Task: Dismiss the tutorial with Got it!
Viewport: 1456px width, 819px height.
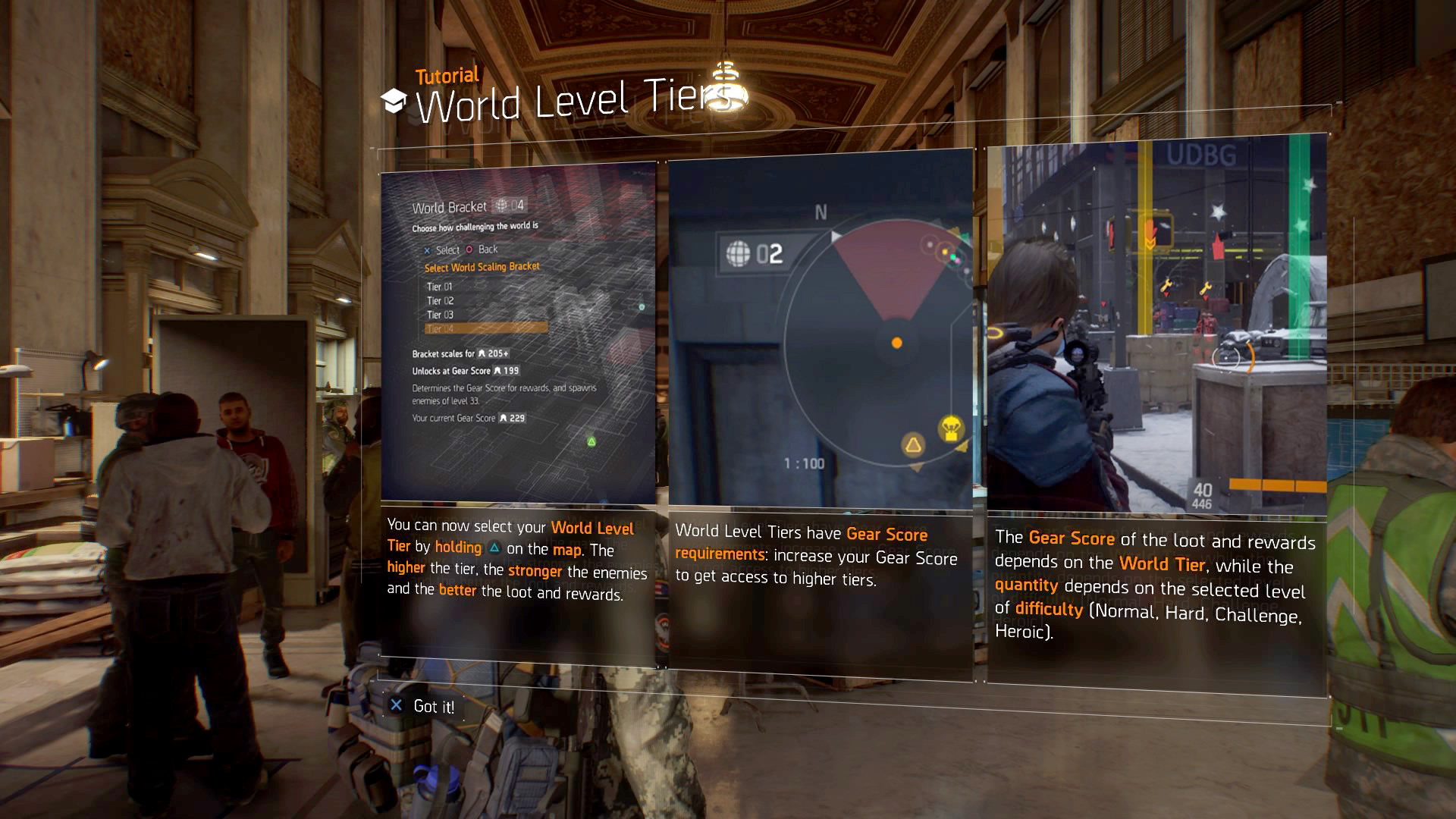Action: 423,706
